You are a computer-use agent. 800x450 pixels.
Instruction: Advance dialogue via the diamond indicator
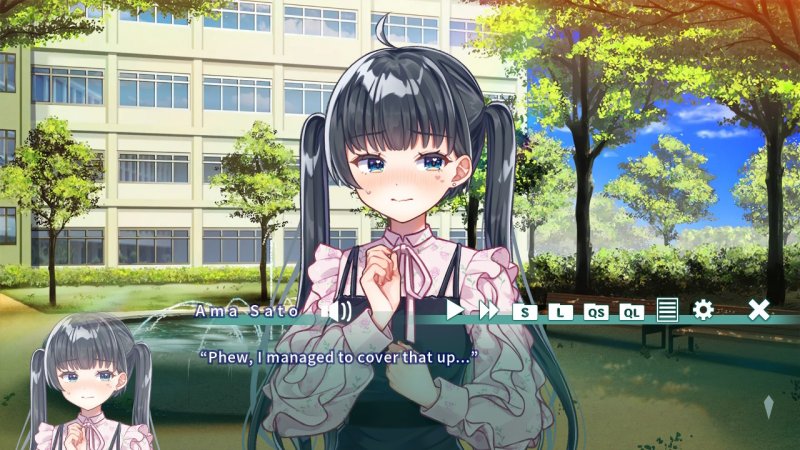[x=768, y=407]
